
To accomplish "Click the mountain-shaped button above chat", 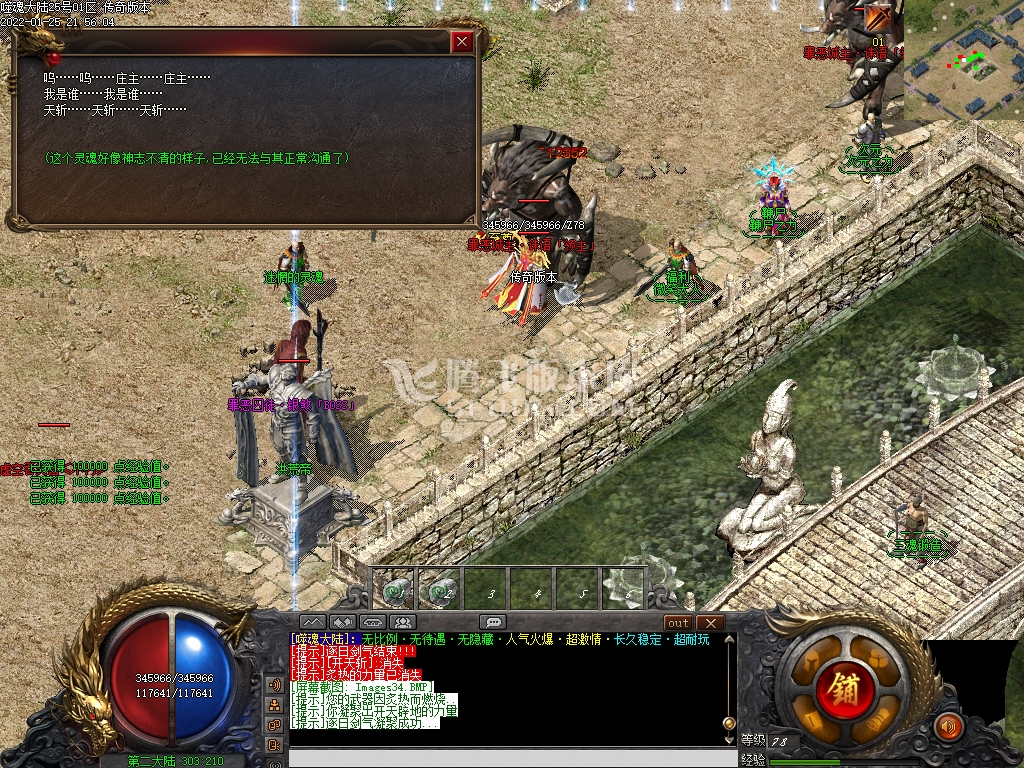I will point(313,623).
